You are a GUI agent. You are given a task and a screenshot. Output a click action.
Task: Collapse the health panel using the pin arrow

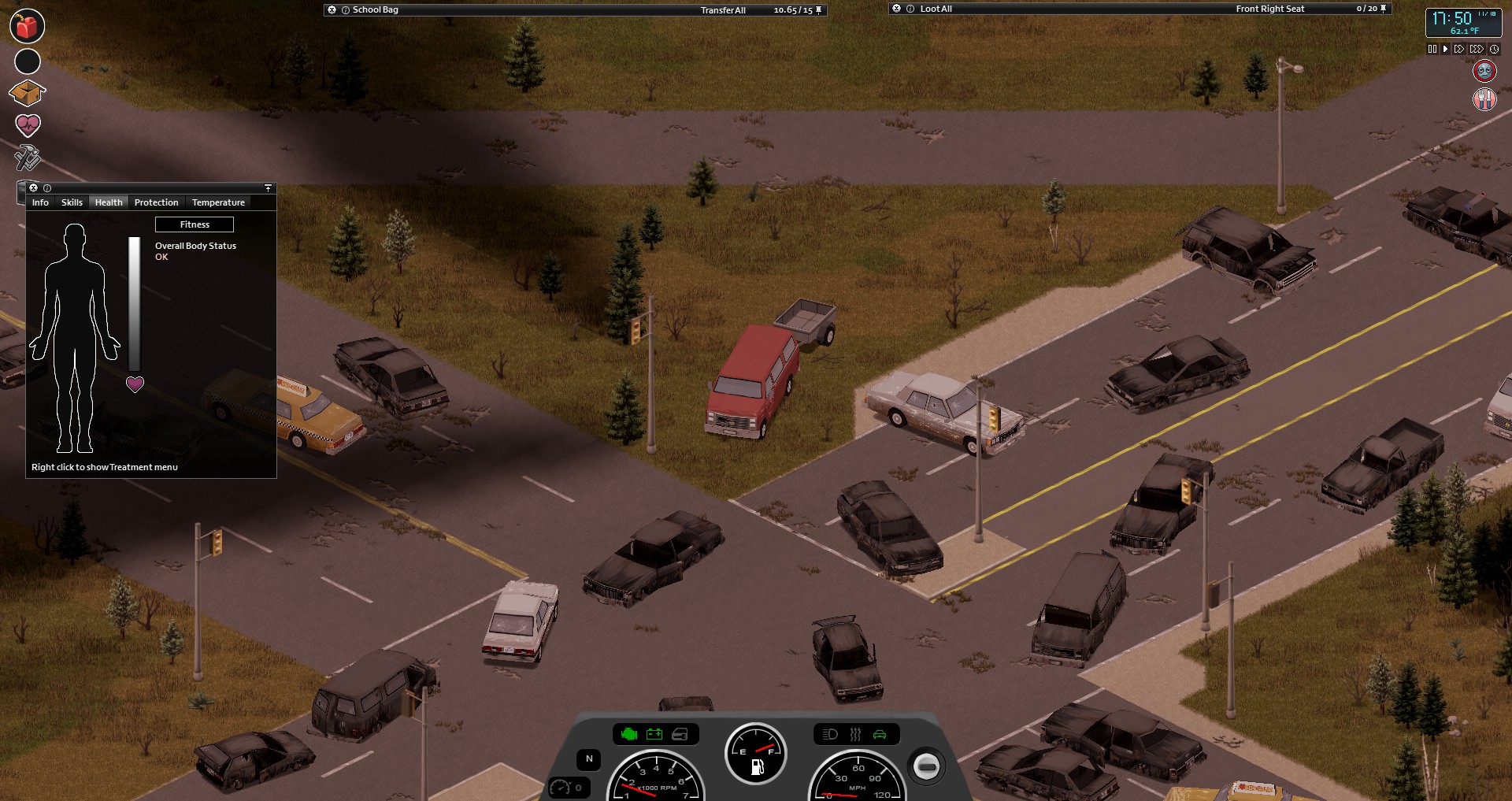pyautogui.click(x=268, y=188)
